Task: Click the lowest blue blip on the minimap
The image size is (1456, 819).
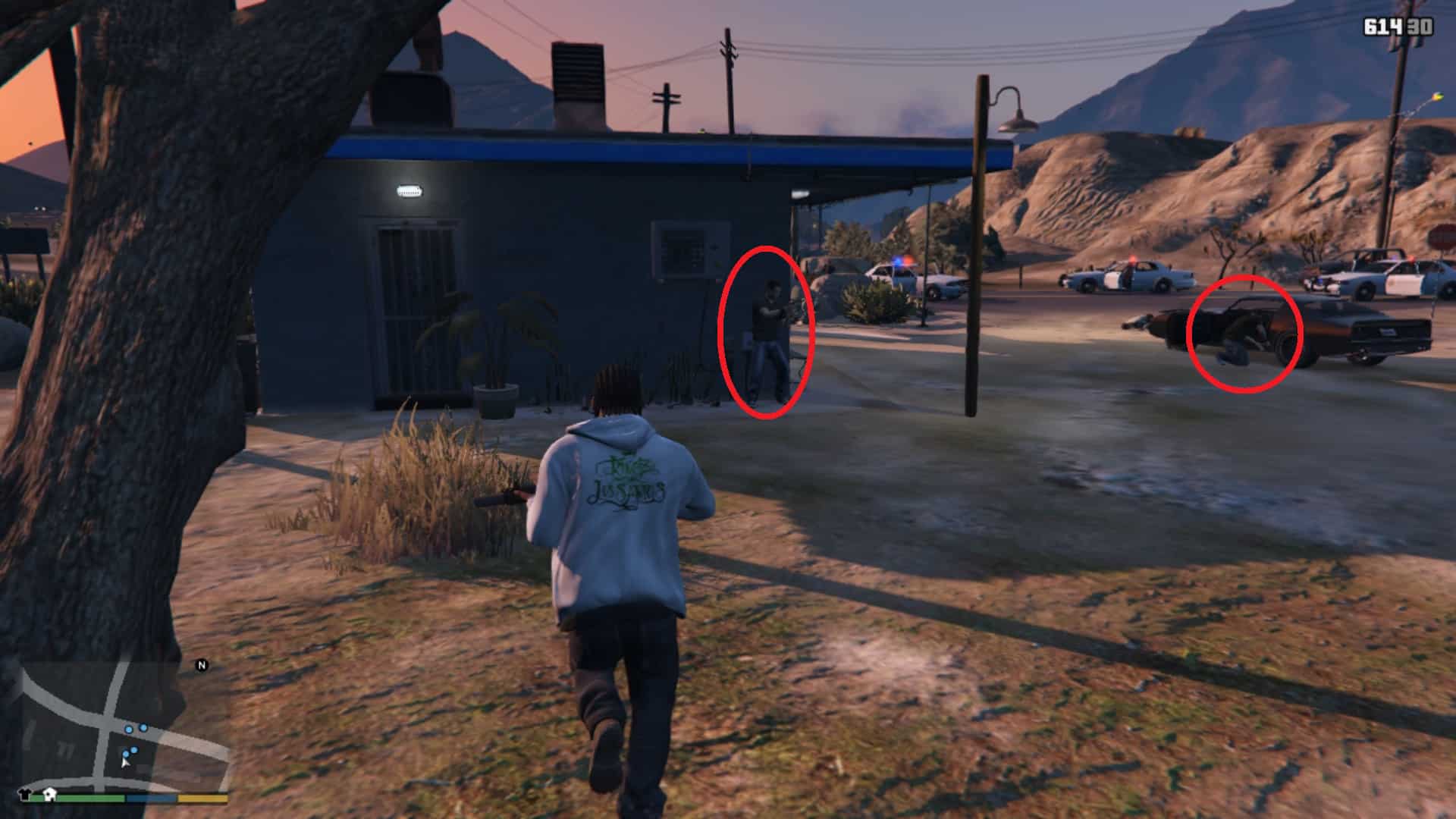Action: pyautogui.click(x=126, y=754)
